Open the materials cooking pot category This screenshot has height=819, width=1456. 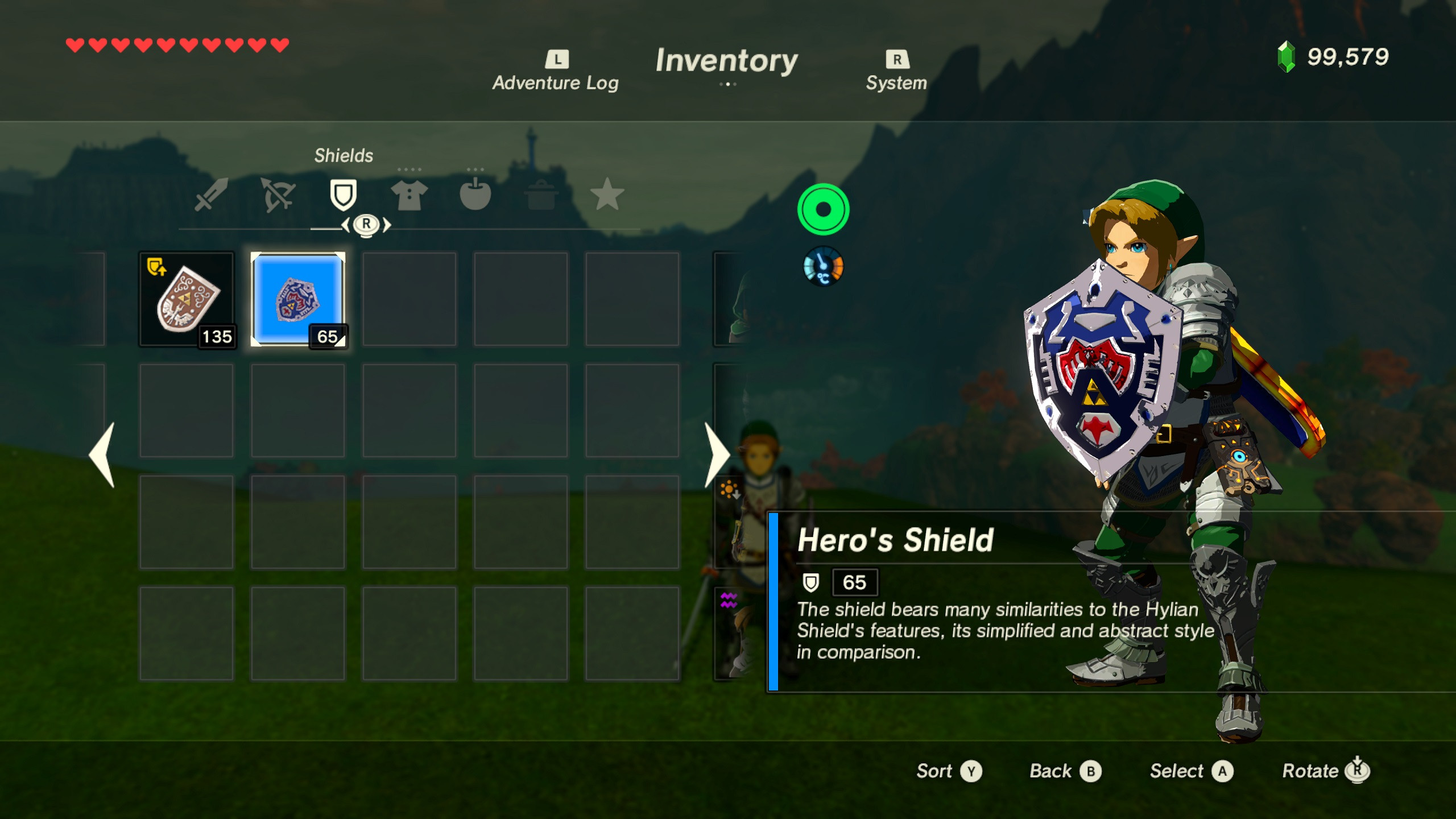(x=541, y=196)
